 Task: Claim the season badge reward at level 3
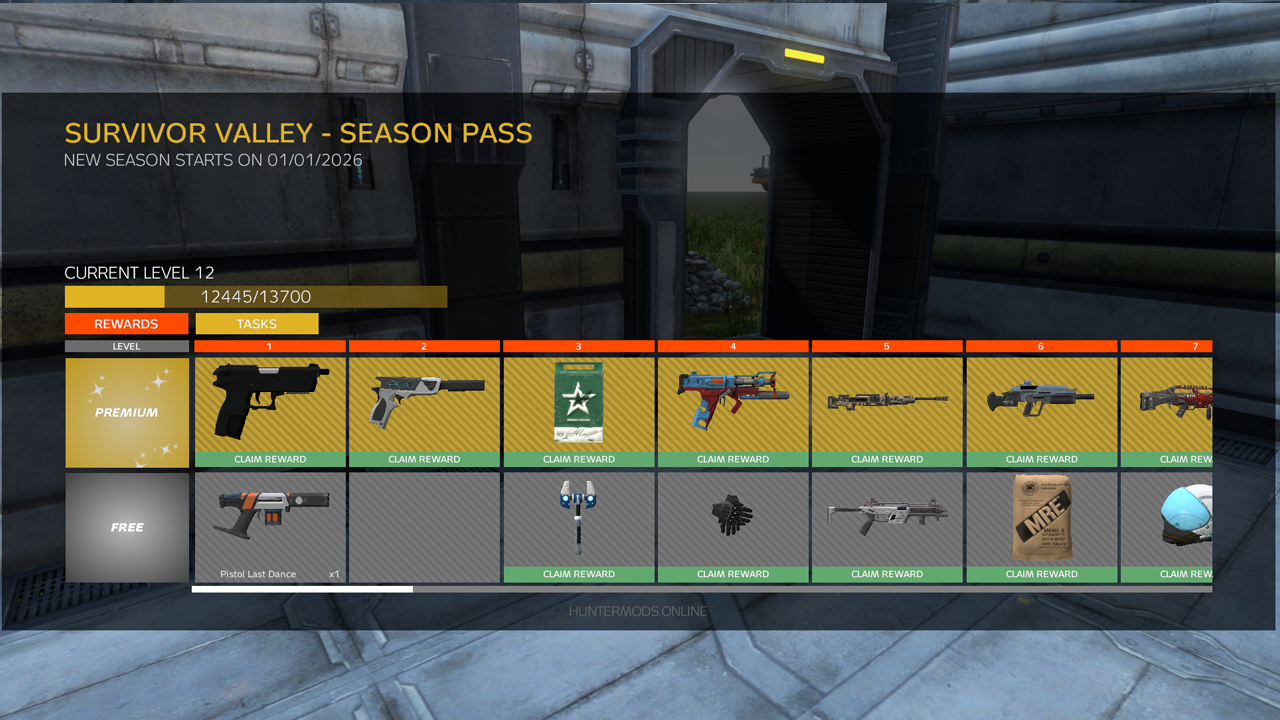click(578, 459)
